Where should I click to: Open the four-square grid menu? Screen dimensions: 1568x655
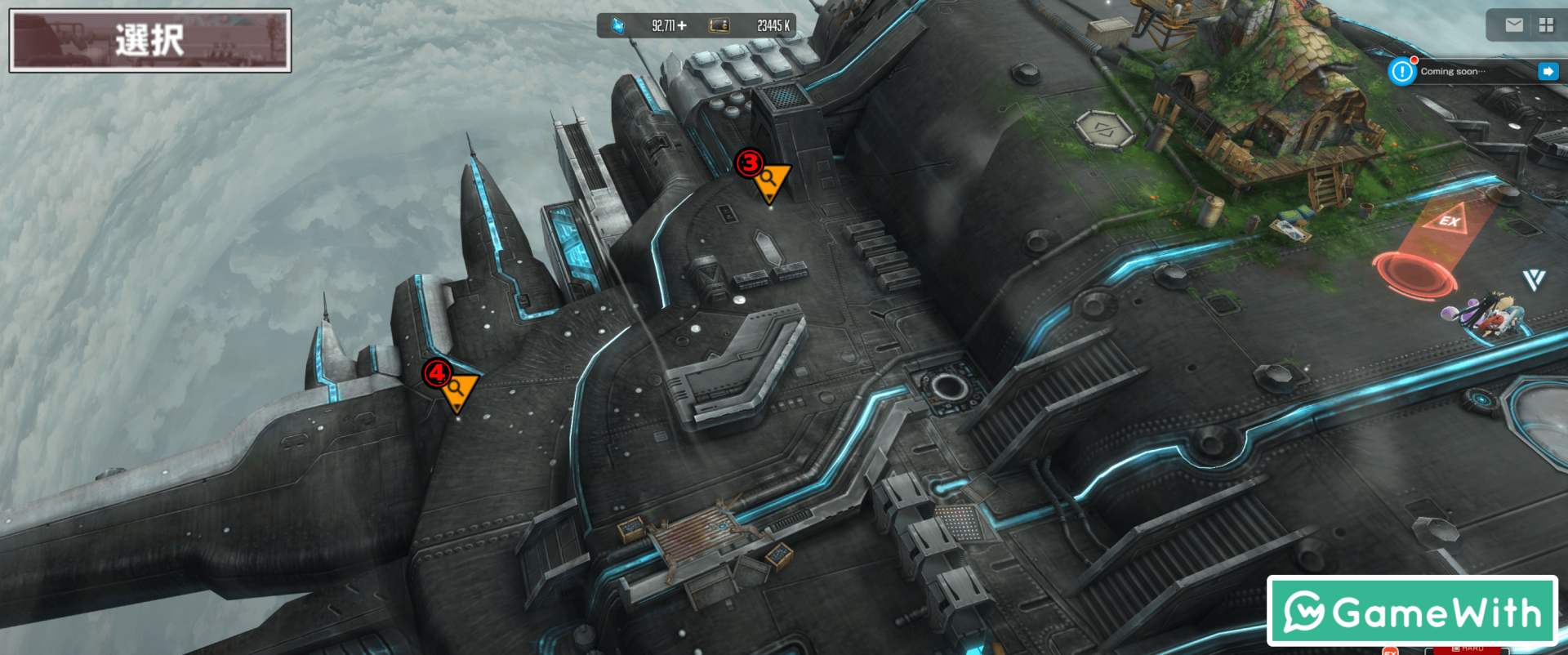tap(1546, 25)
